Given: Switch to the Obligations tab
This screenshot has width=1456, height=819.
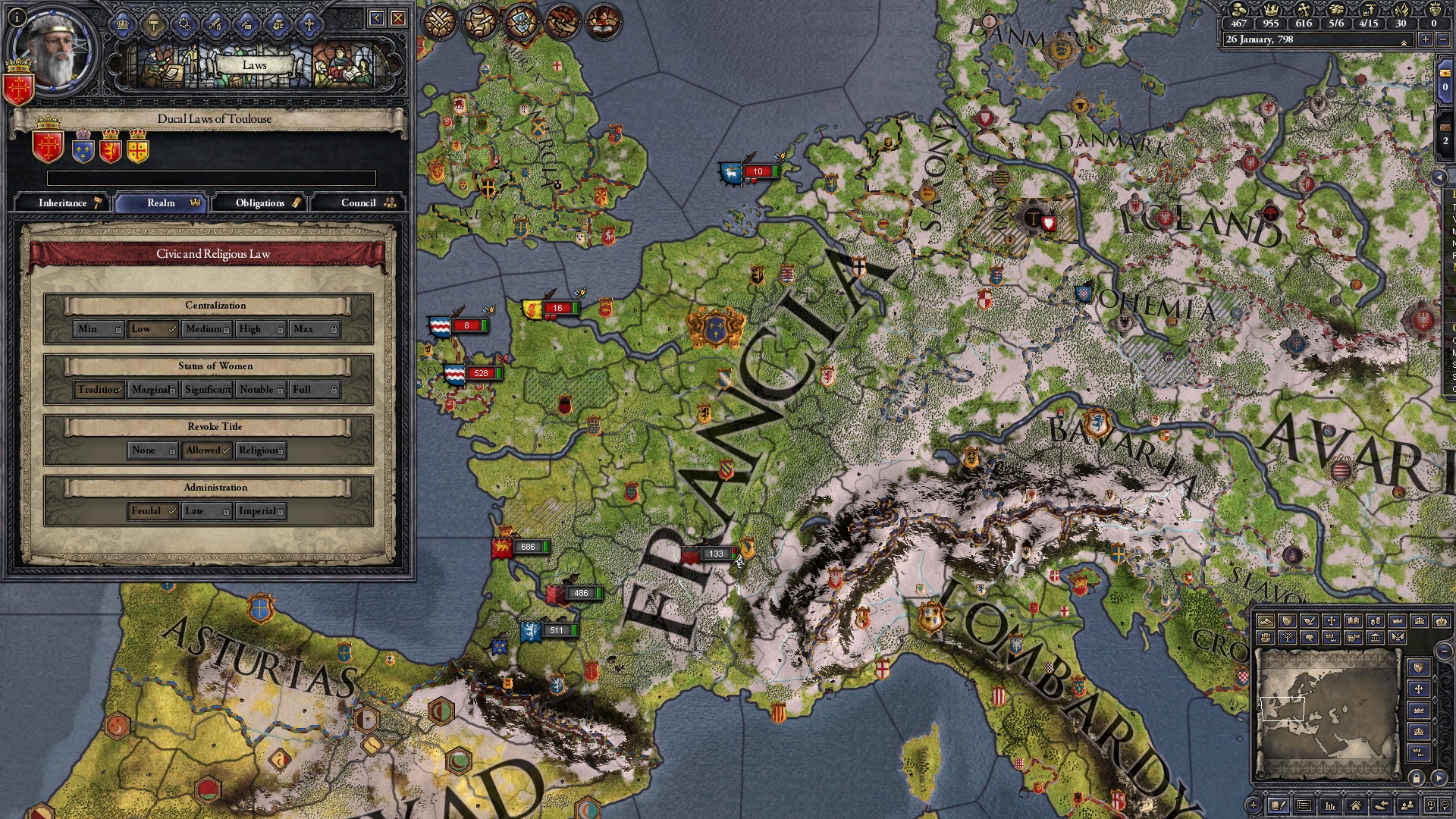Looking at the screenshot, I should (260, 202).
